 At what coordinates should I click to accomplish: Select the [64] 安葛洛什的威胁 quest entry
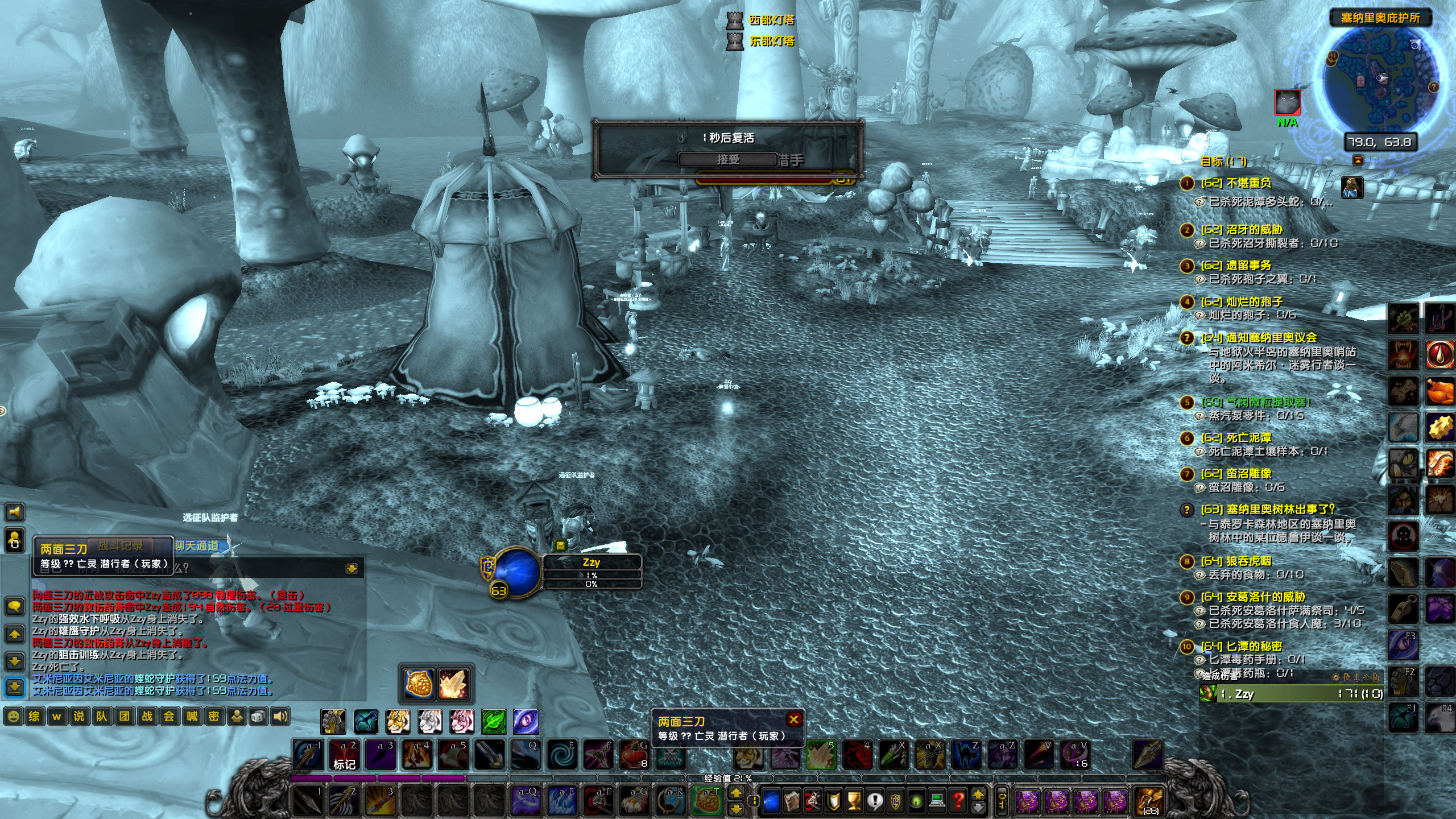[x=1252, y=597]
